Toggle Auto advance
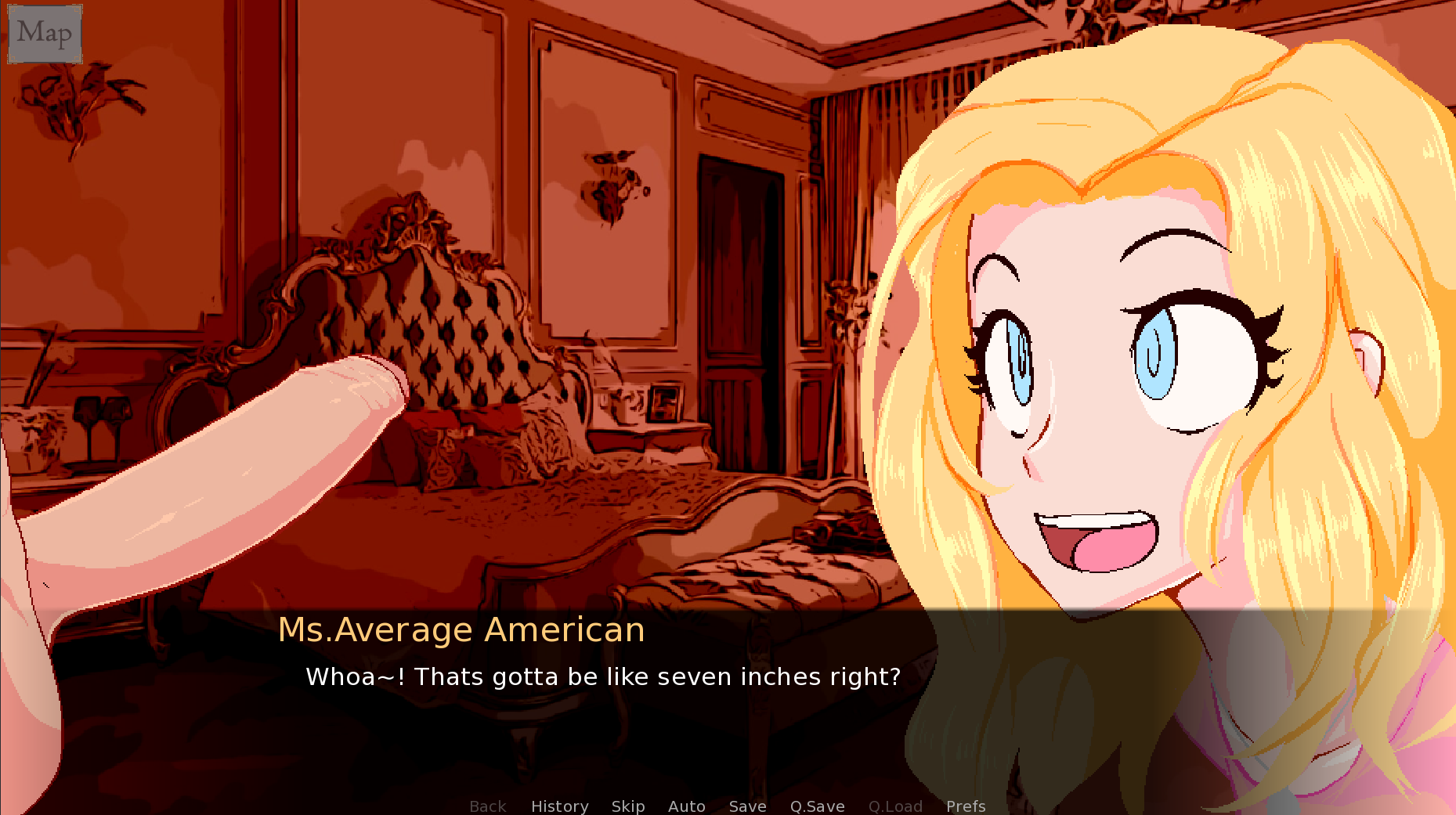 coord(686,806)
